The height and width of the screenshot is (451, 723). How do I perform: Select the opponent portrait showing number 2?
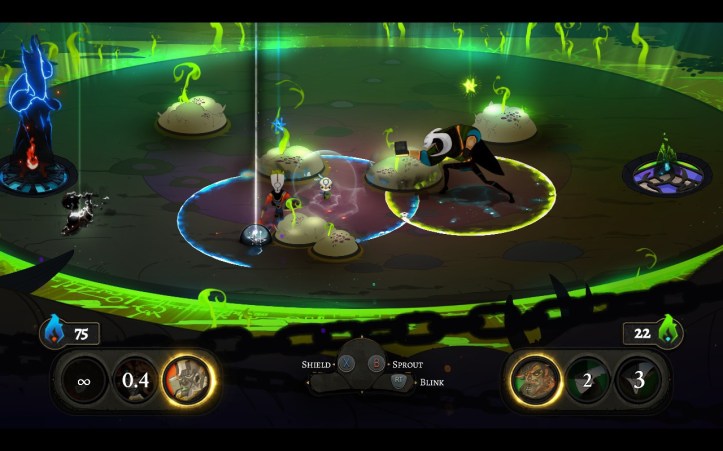587,380
